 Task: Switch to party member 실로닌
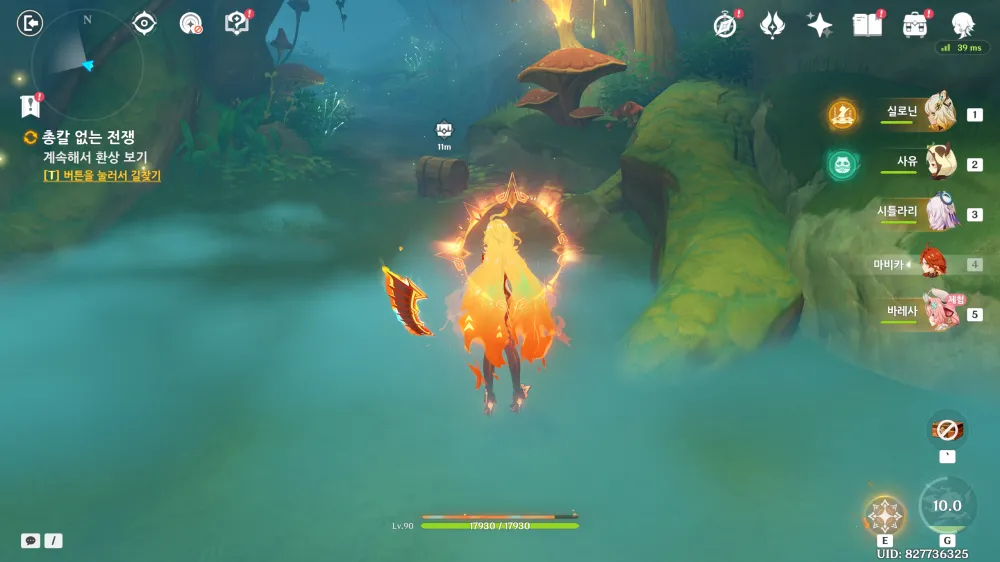(x=938, y=112)
